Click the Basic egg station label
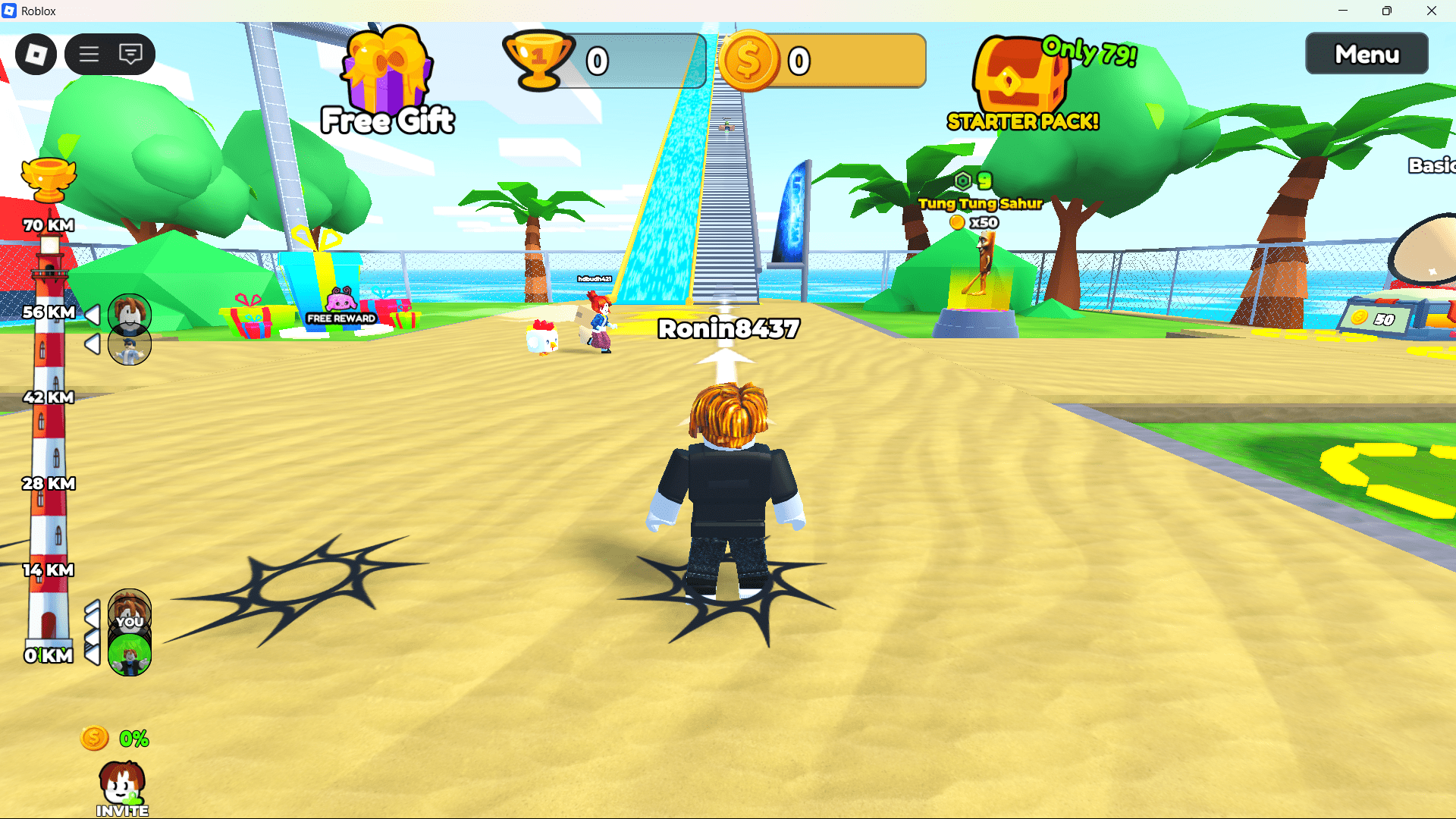 [1432, 165]
